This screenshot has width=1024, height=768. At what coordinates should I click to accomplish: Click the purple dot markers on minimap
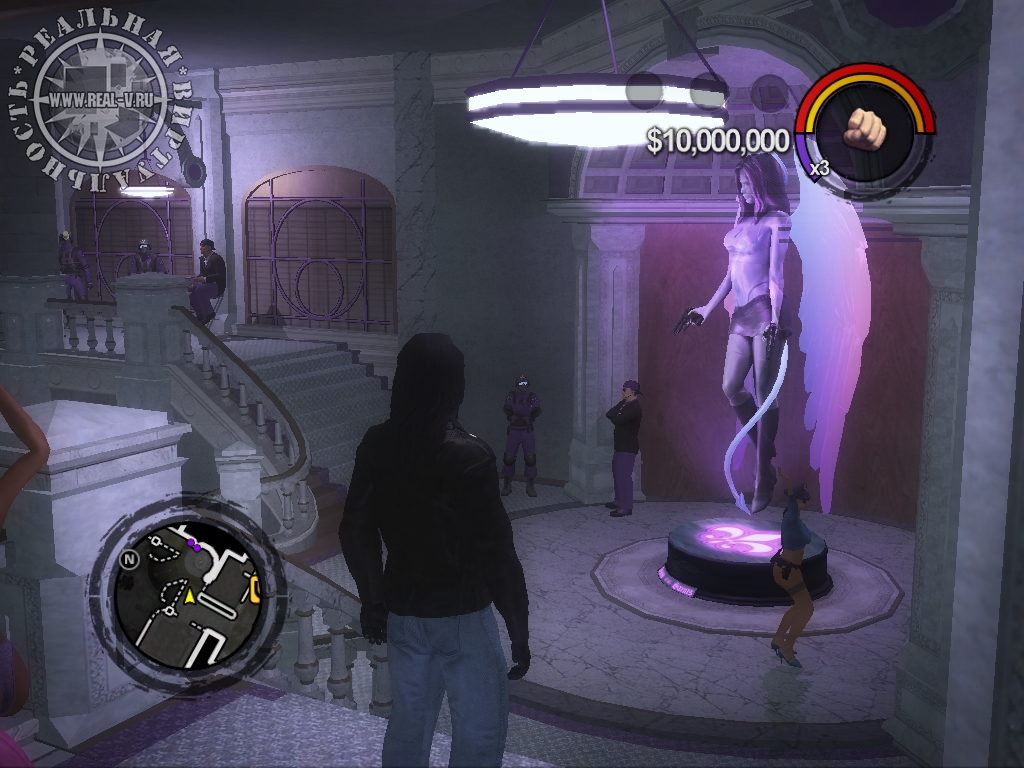[194, 545]
